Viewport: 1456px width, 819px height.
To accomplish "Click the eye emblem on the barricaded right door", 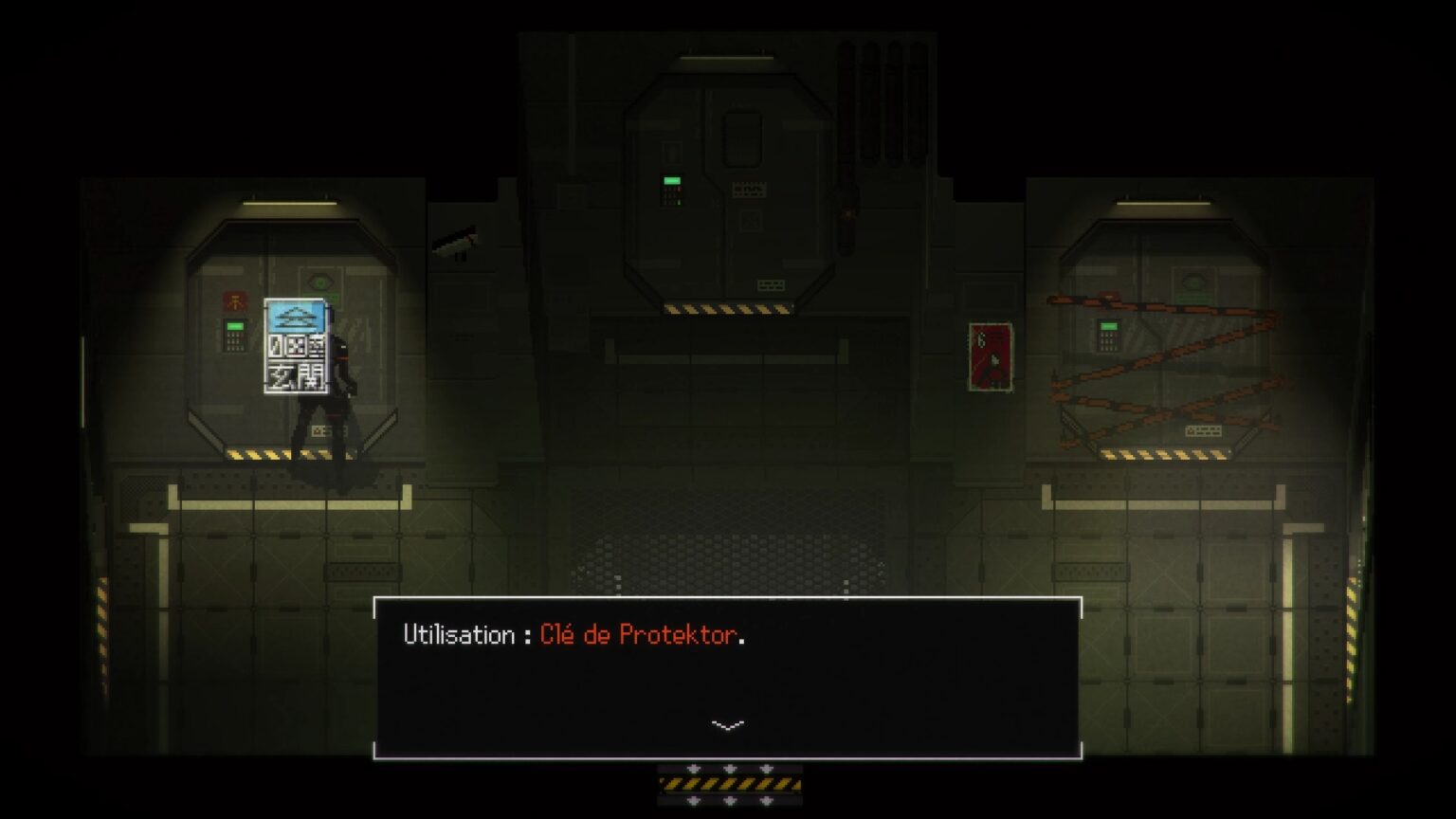I will click(1195, 280).
